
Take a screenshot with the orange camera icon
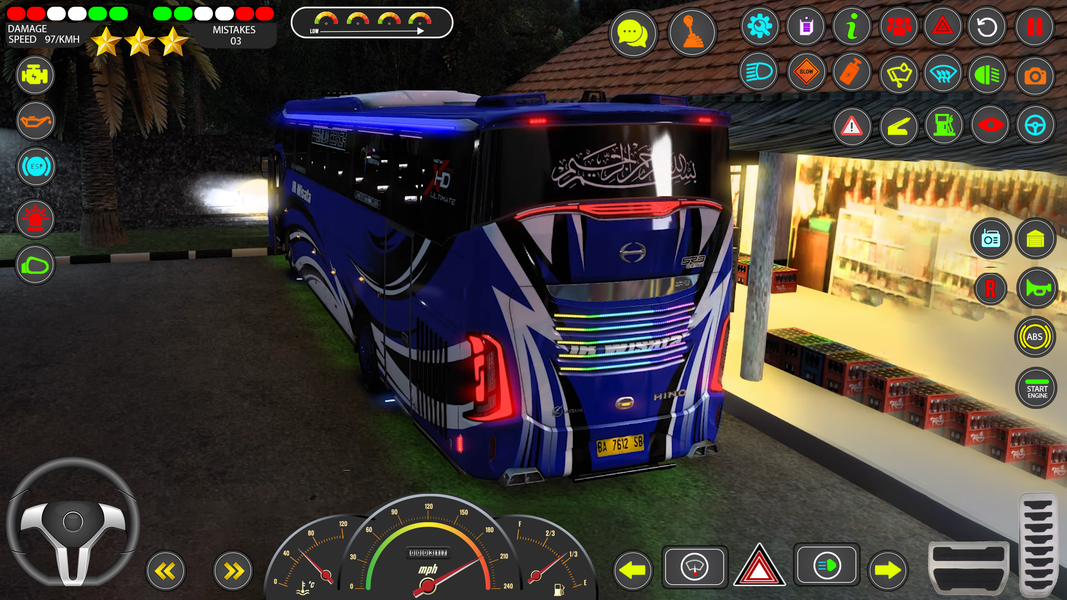tap(1035, 75)
